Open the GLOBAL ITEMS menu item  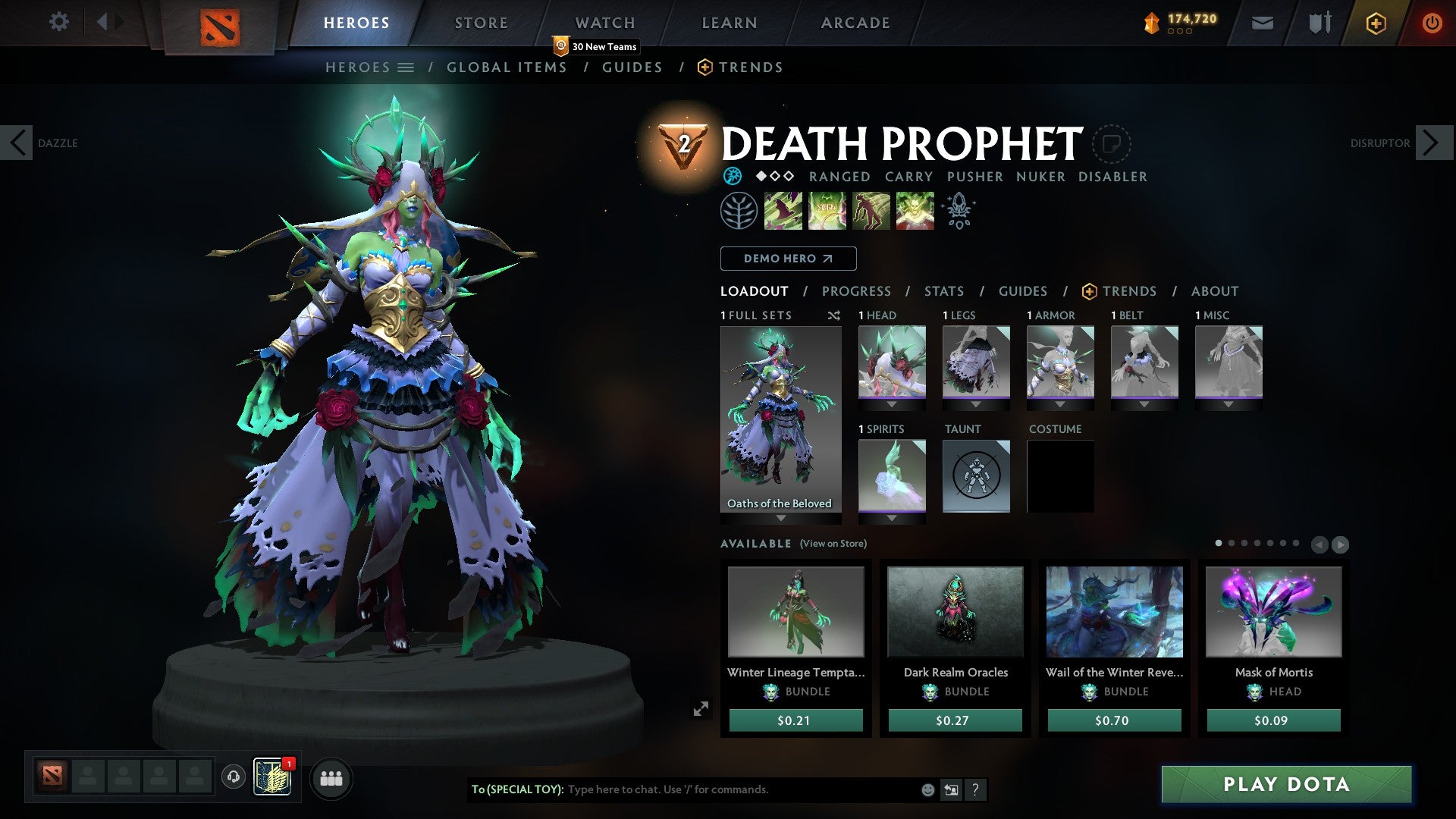click(x=507, y=67)
